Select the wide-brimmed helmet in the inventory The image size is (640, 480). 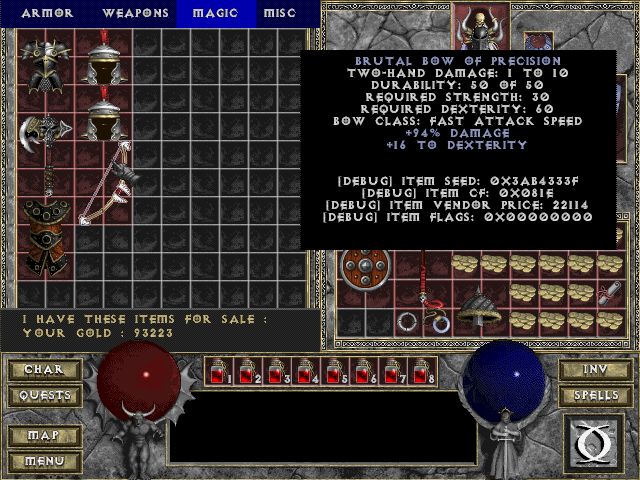click(x=480, y=308)
